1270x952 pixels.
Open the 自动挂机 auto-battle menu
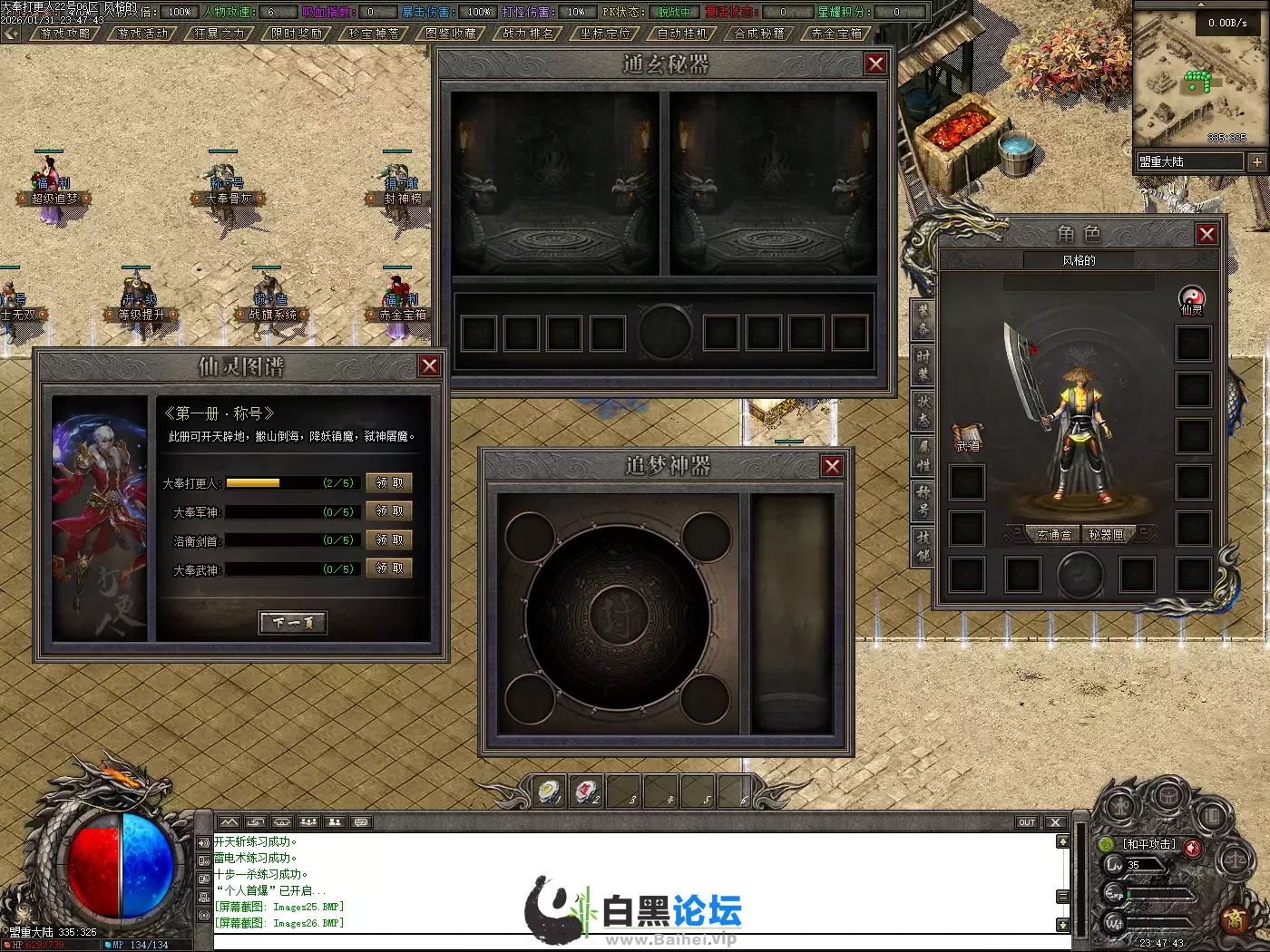(682, 34)
